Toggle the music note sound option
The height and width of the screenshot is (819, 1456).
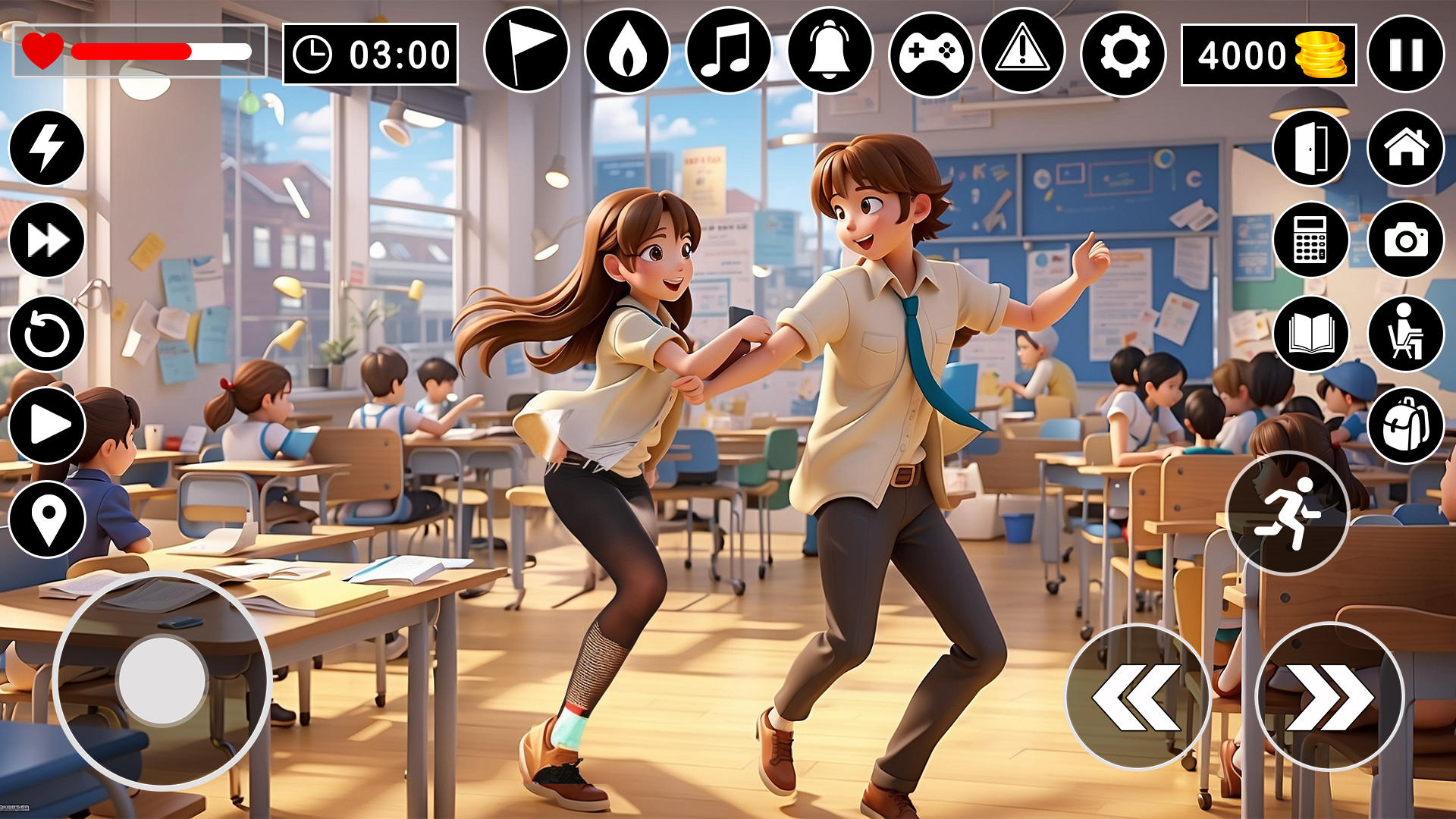(x=730, y=52)
